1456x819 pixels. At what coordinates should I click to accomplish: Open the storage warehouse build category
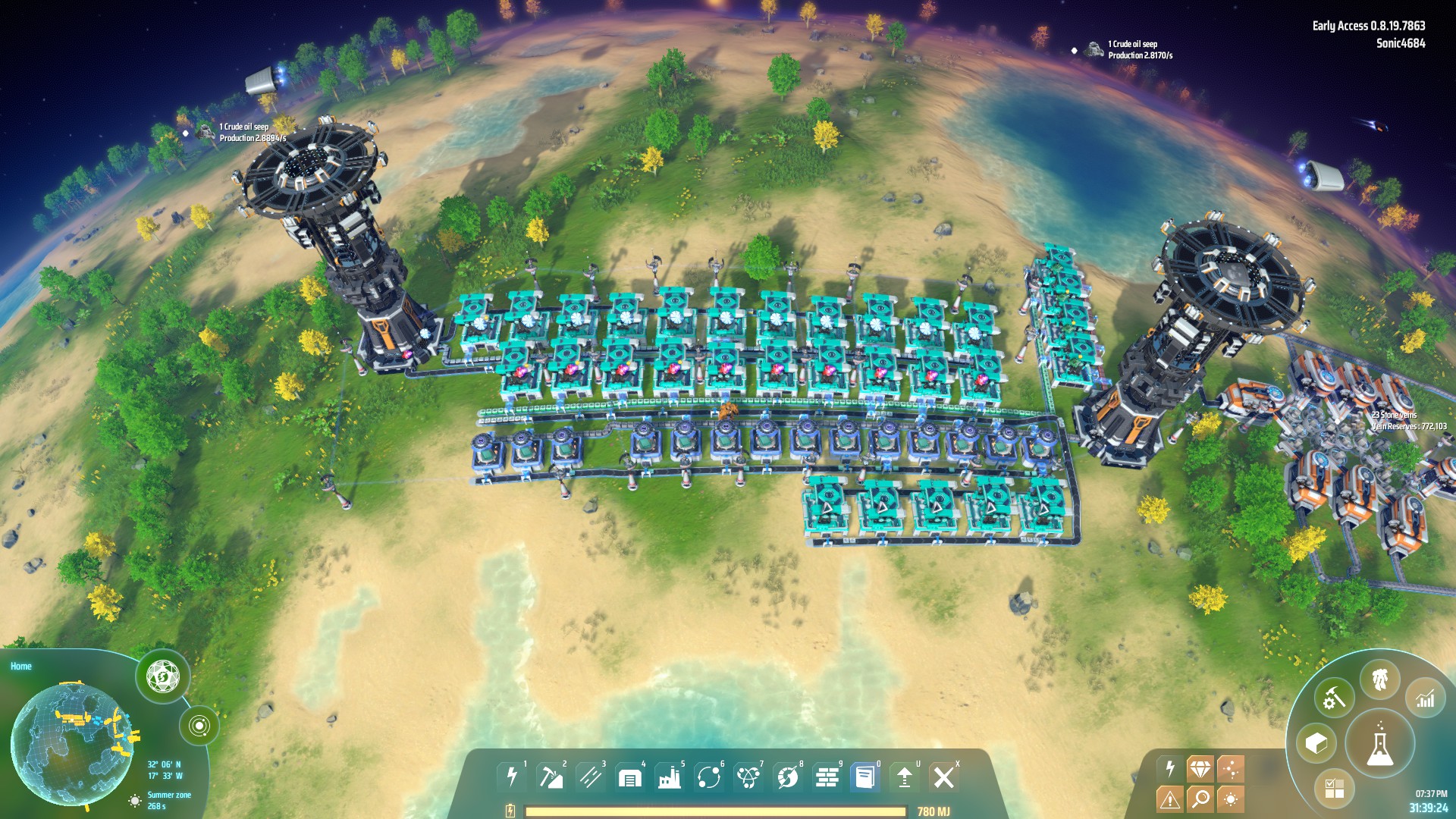(629, 777)
